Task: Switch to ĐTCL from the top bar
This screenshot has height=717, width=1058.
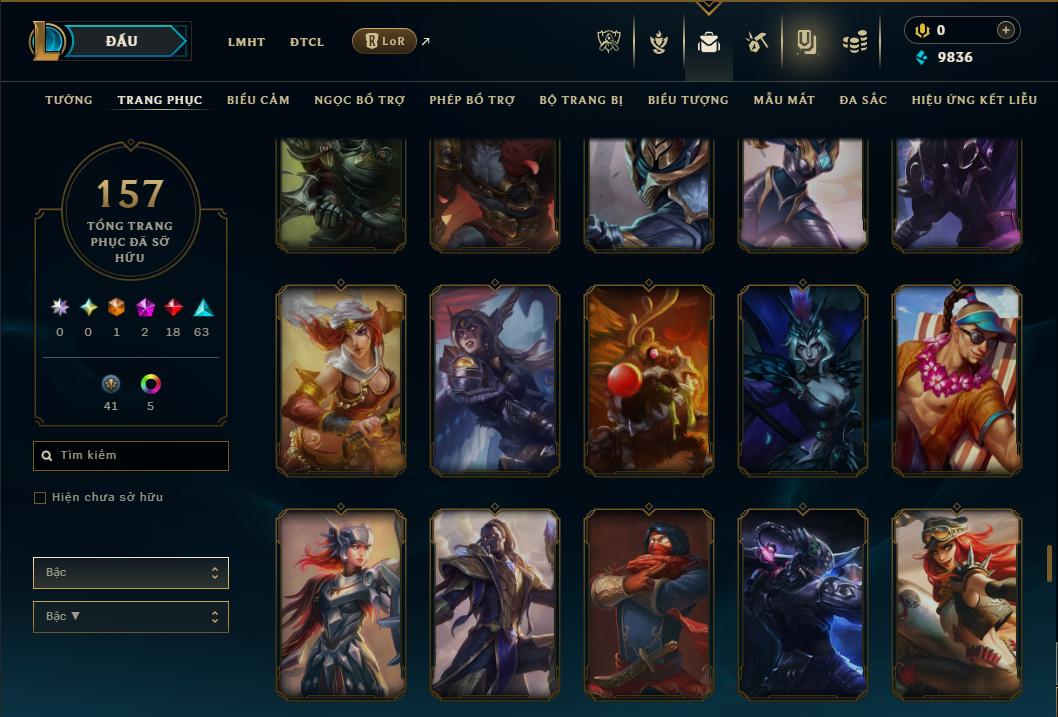Action: pos(307,42)
